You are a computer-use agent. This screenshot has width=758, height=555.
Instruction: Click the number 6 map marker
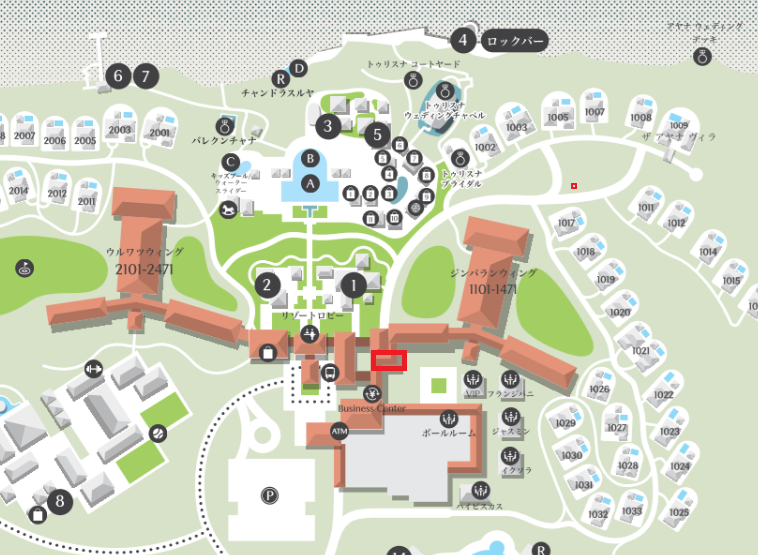click(118, 75)
